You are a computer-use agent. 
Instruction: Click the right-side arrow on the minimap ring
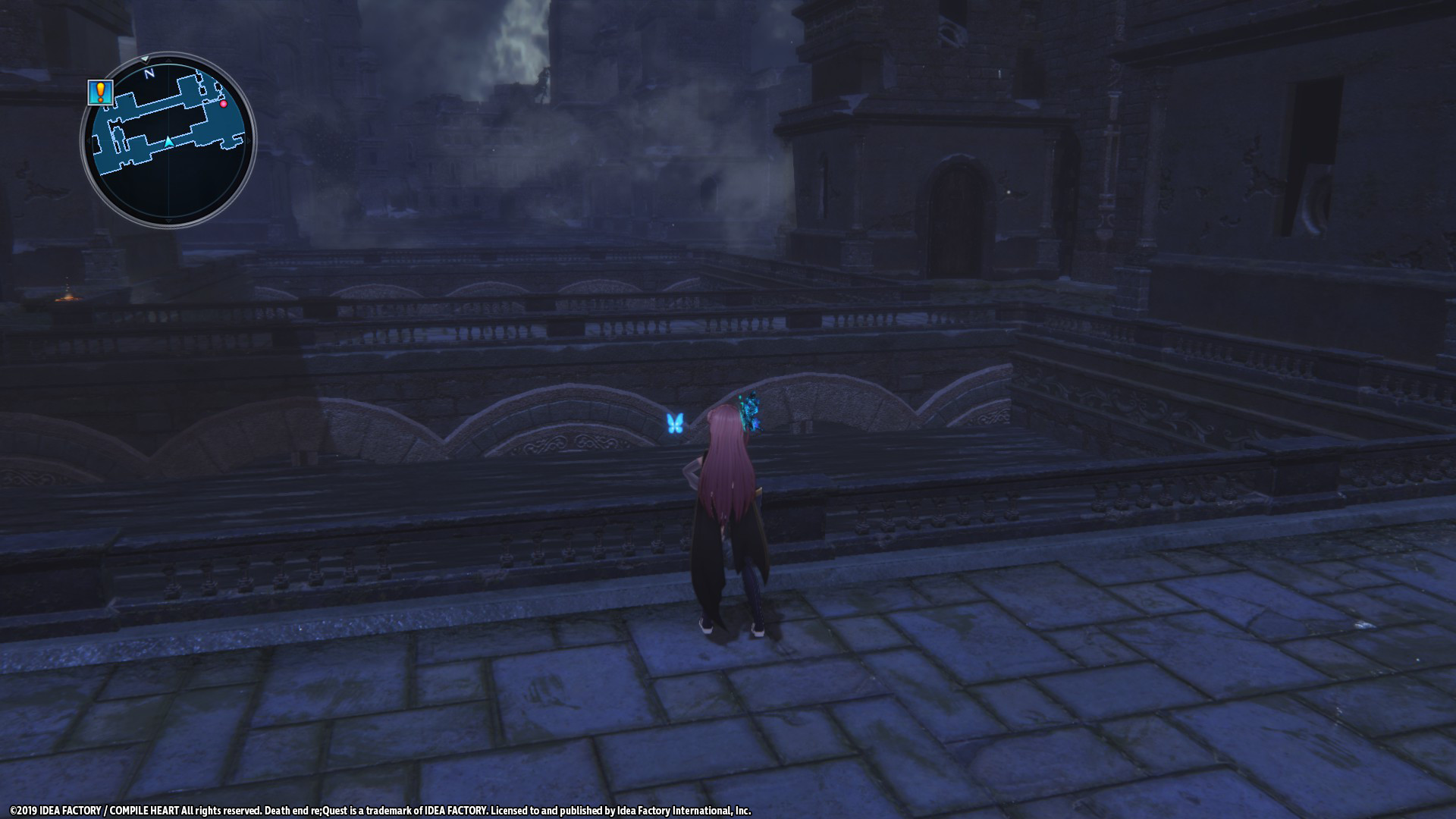(249, 140)
